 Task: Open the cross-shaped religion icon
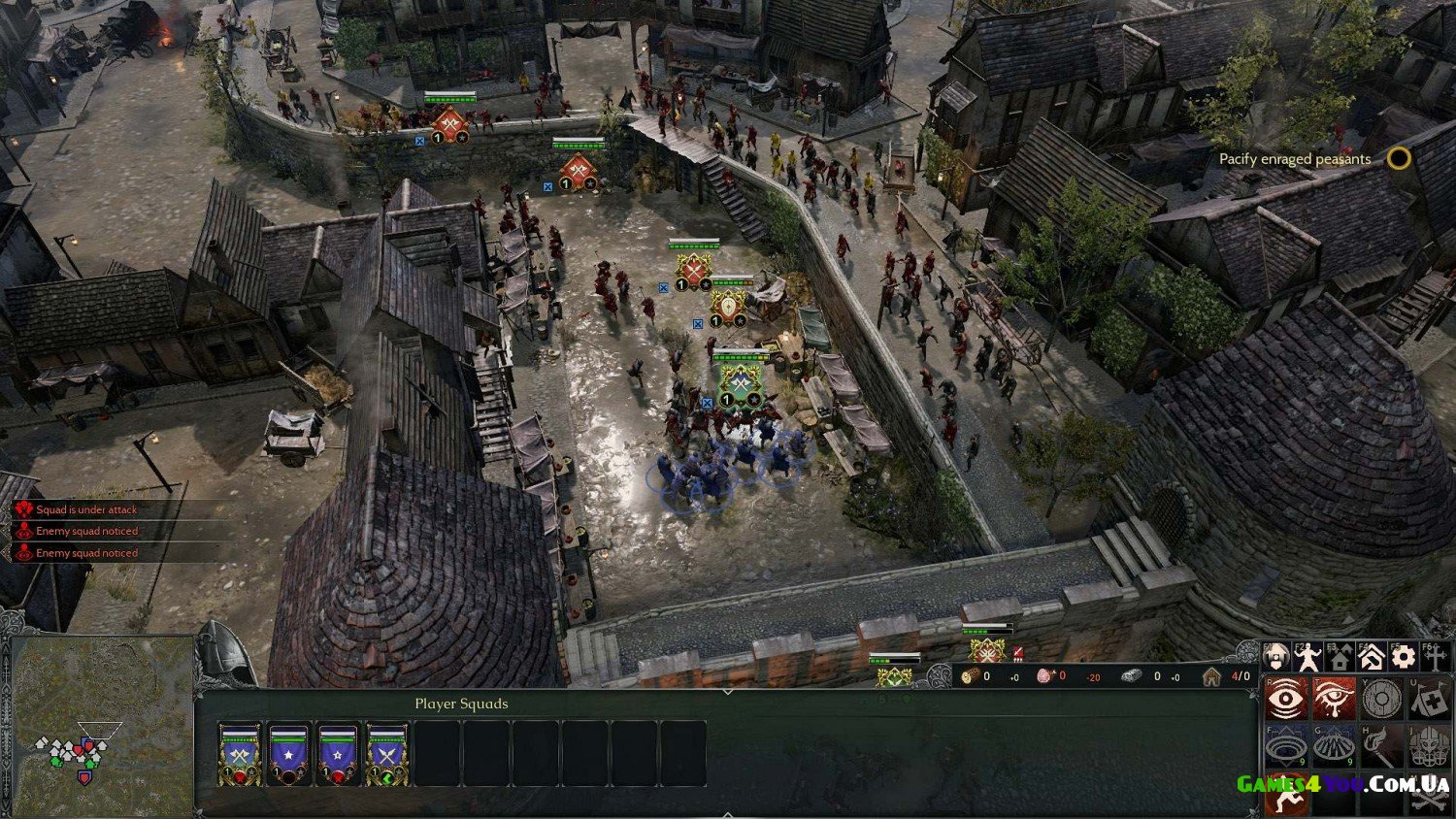(x=1435, y=657)
